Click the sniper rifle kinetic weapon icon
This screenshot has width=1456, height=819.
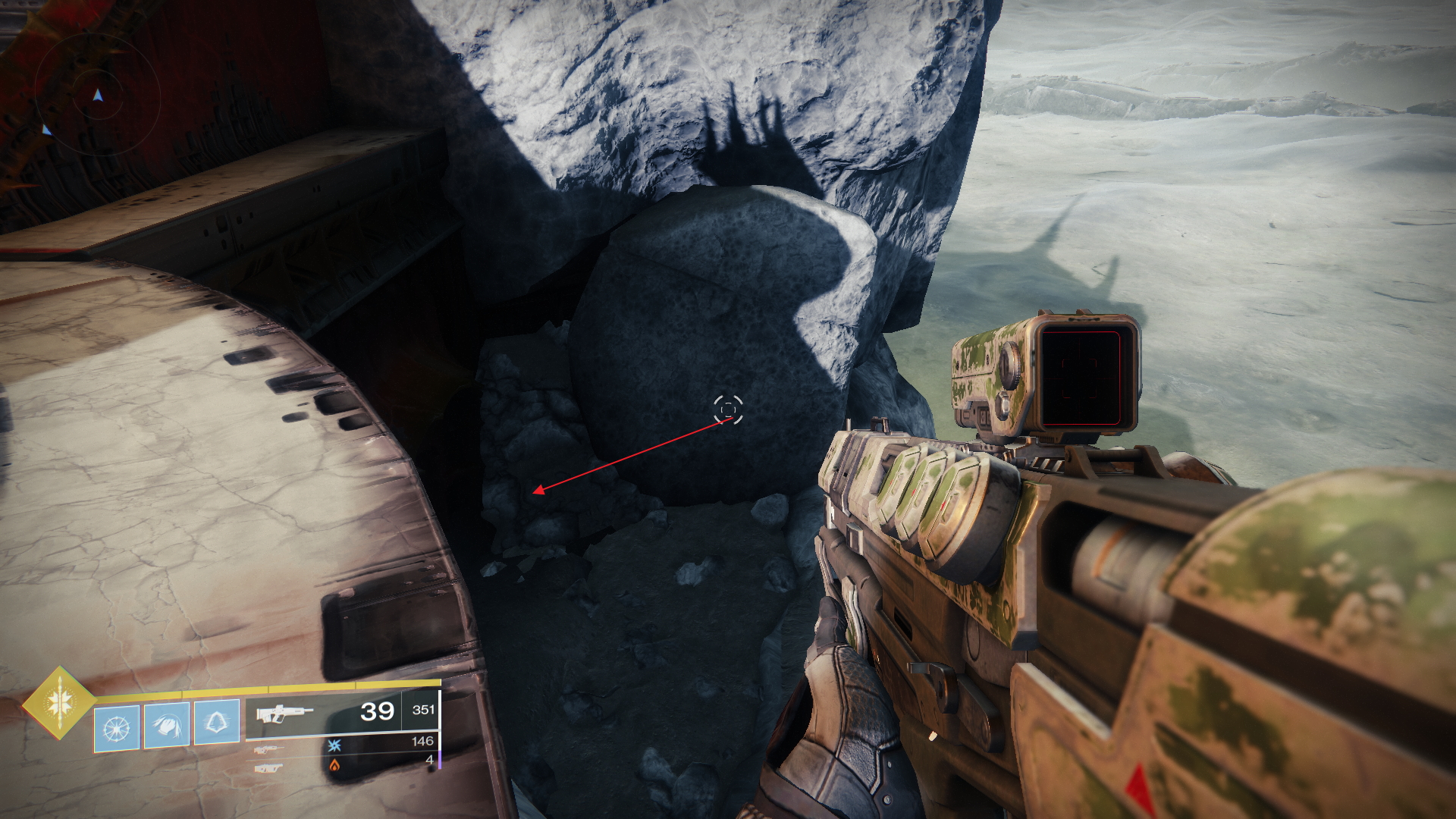[x=268, y=751]
